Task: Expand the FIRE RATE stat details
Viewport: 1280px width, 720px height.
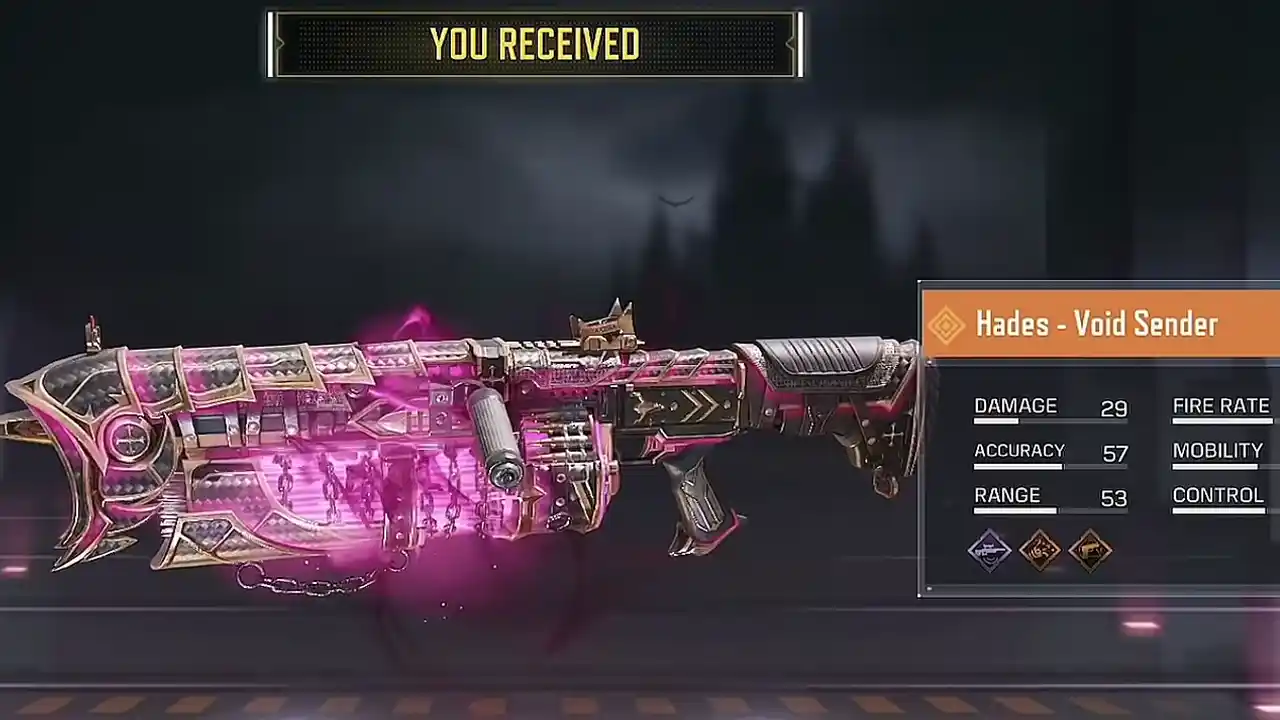Action: coord(1221,406)
